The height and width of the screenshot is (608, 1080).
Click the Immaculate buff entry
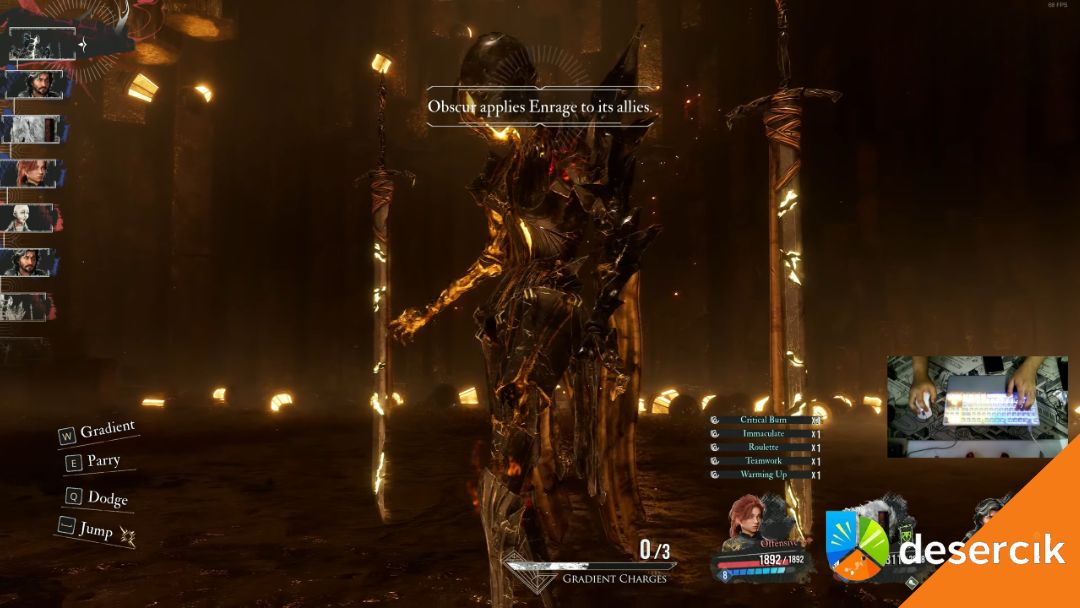[x=764, y=434]
